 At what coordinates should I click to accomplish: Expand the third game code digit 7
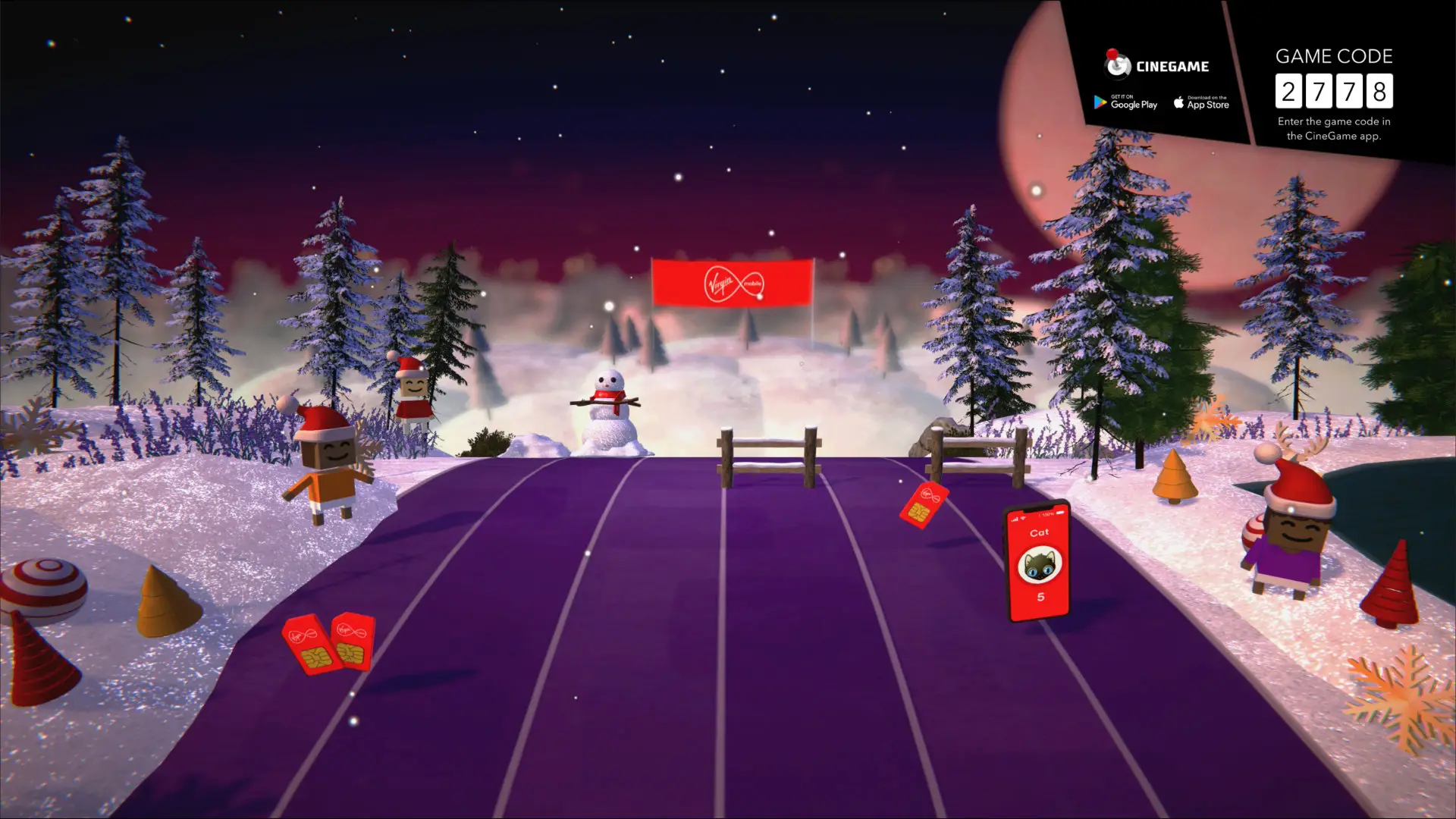pos(1350,91)
